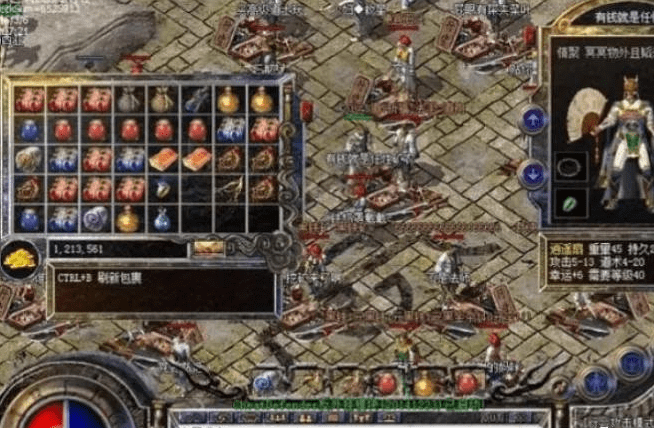Viewport: 654px width, 428px height.
Task: Choose the silver scroll in the bag's bottom row
Action: pos(96,218)
